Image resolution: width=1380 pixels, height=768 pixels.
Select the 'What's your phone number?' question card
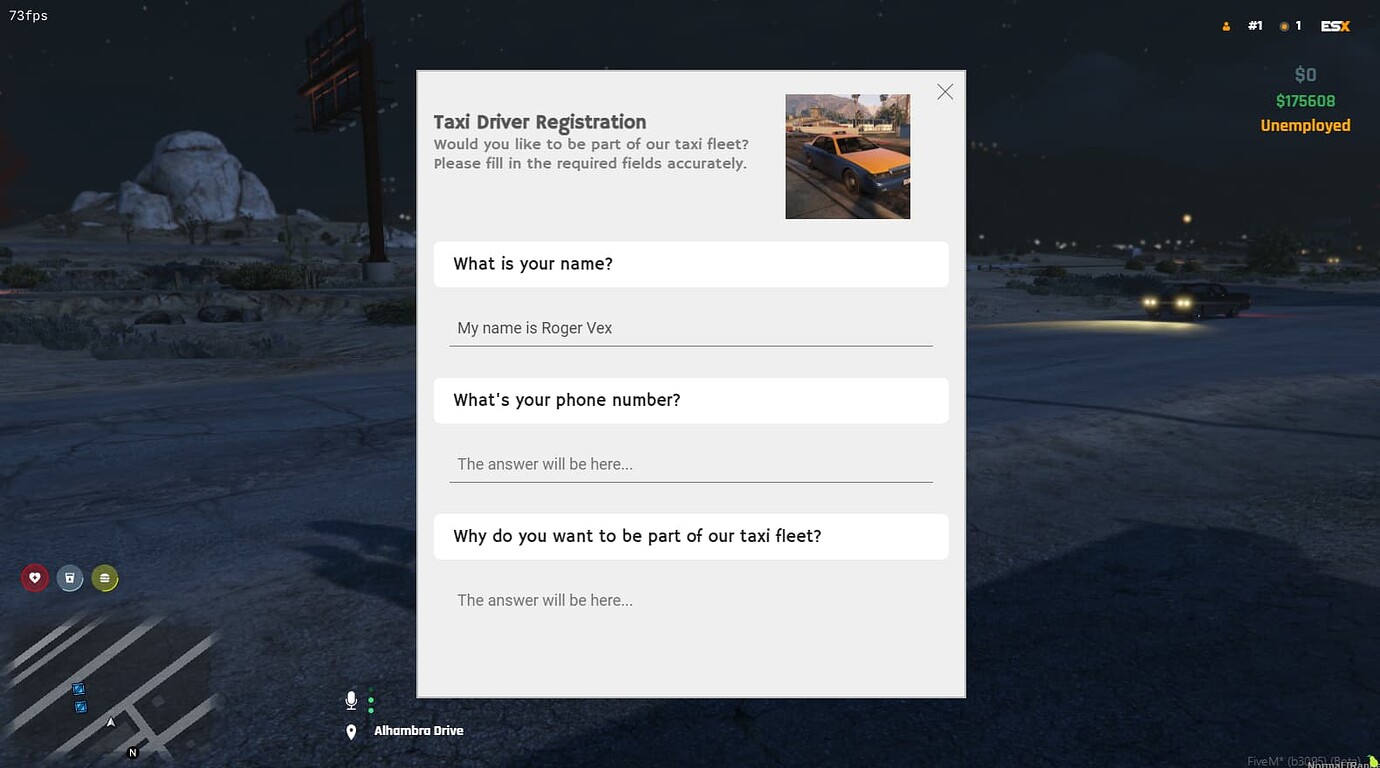click(691, 400)
